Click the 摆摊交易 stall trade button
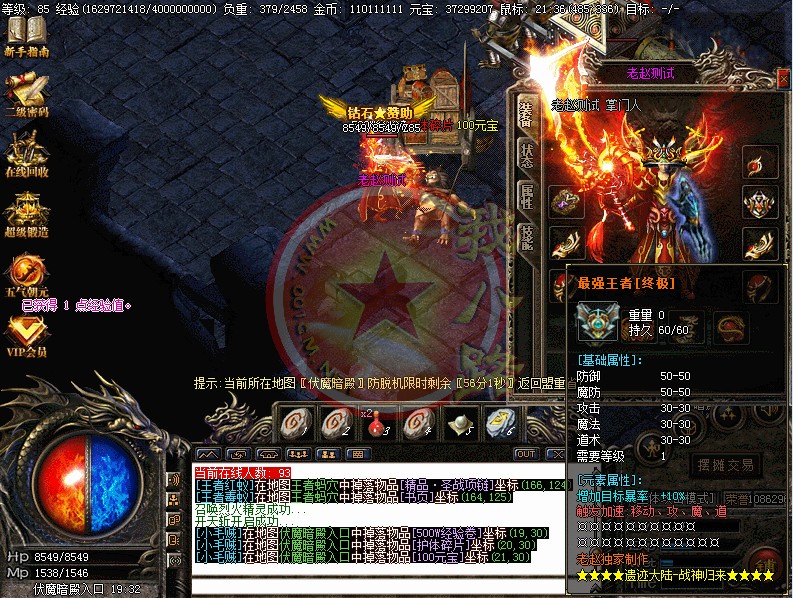 [x=723, y=465]
